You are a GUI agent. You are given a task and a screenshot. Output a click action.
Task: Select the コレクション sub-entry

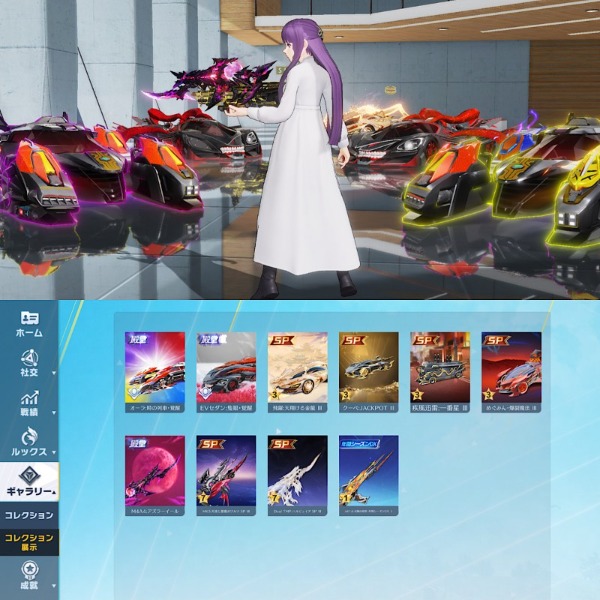pyautogui.click(x=29, y=515)
